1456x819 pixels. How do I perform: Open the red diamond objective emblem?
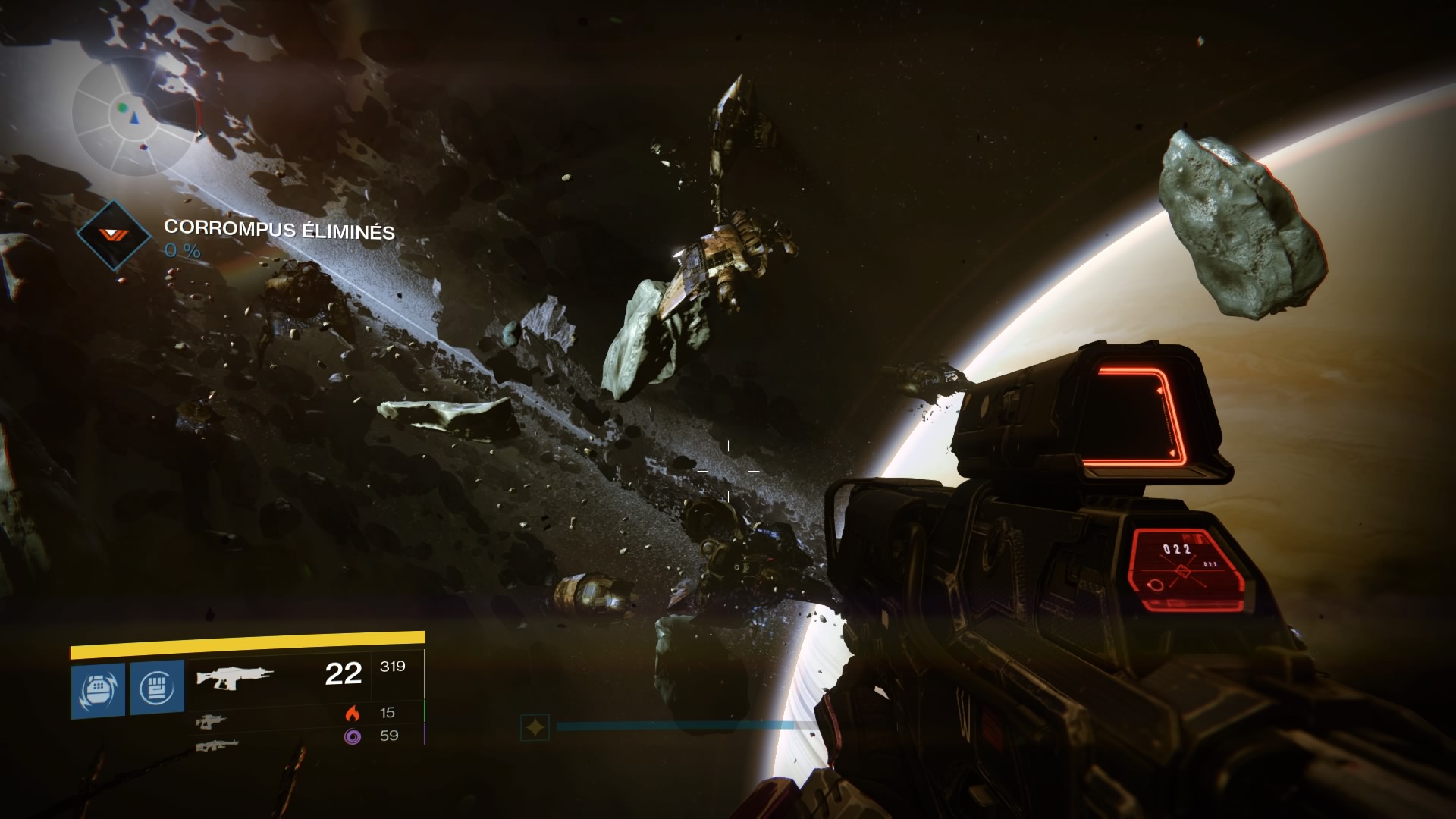click(x=116, y=235)
